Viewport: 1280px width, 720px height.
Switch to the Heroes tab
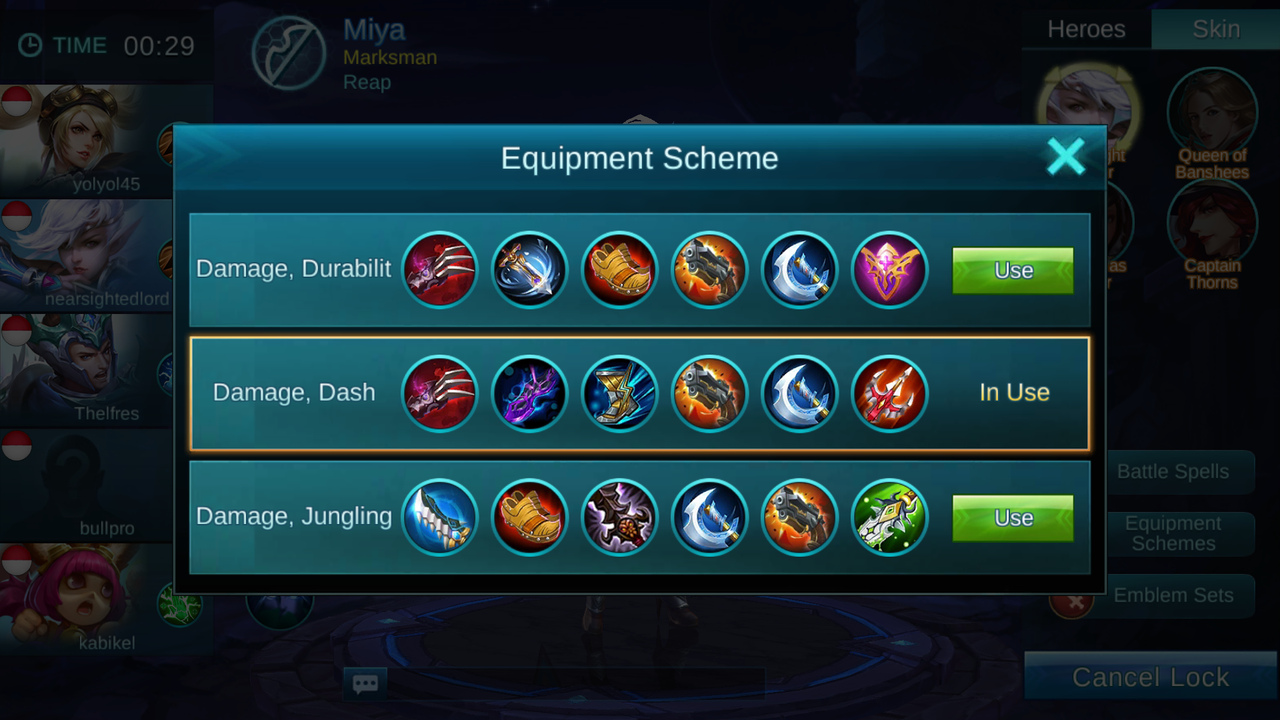tap(1086, 29)
